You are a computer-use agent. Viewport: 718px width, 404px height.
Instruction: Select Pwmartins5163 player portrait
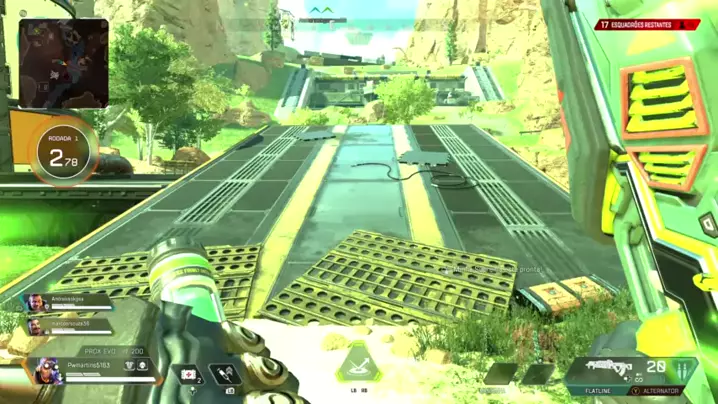47,372
